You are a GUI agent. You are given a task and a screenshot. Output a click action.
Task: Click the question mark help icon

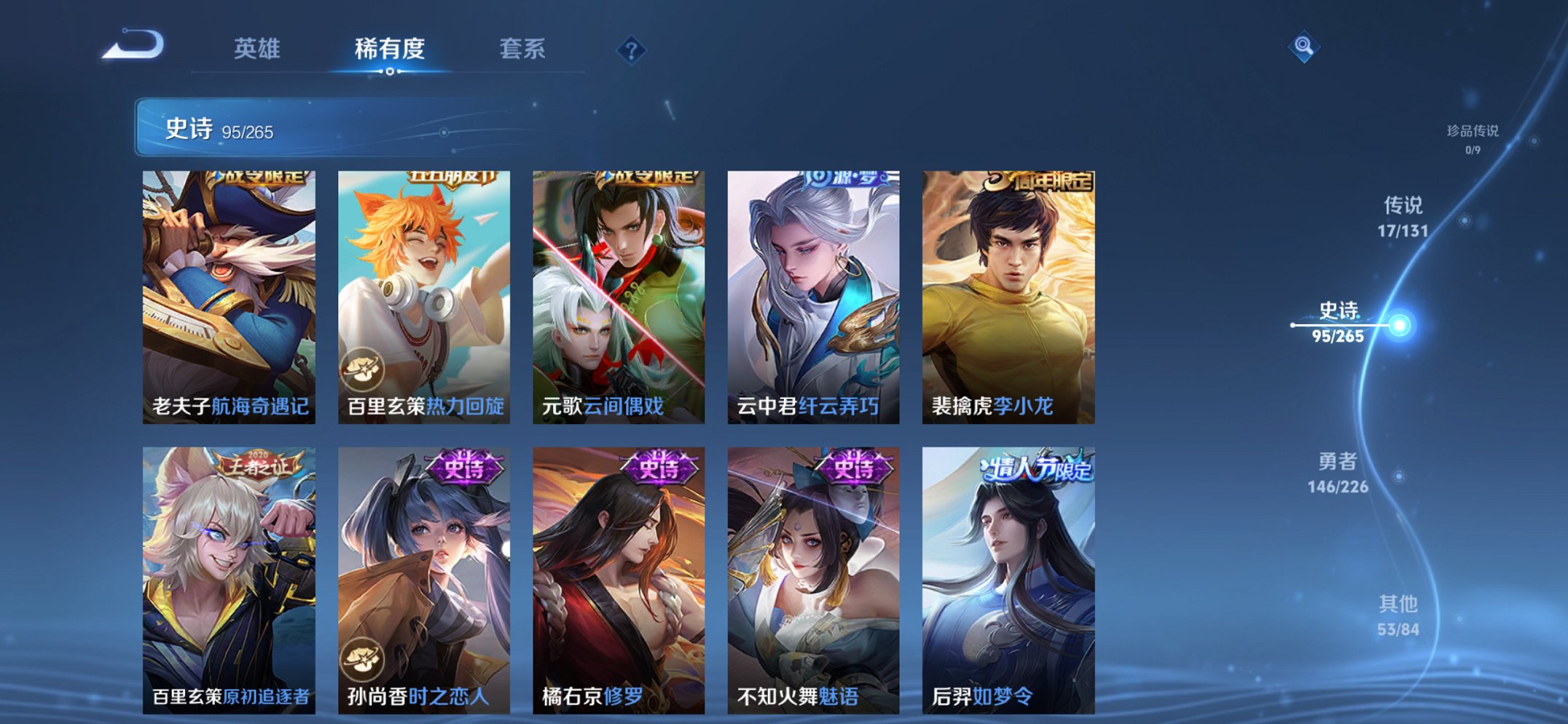click(632, 50)
